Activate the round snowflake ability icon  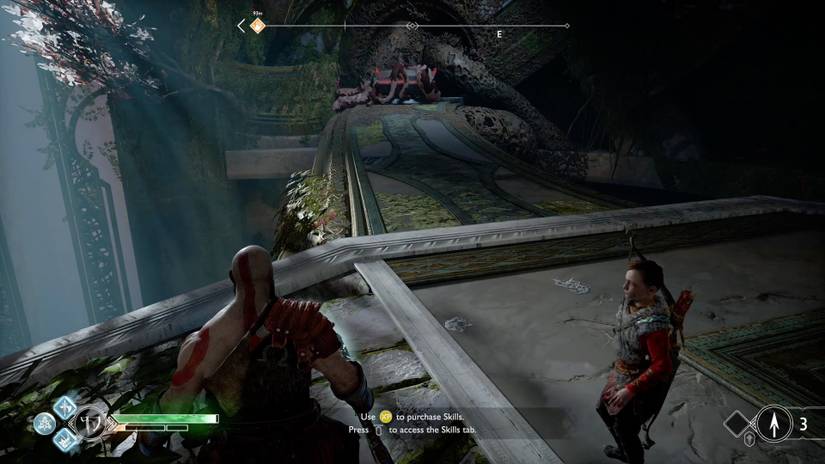pyautogui.click(x=44, y=423)
